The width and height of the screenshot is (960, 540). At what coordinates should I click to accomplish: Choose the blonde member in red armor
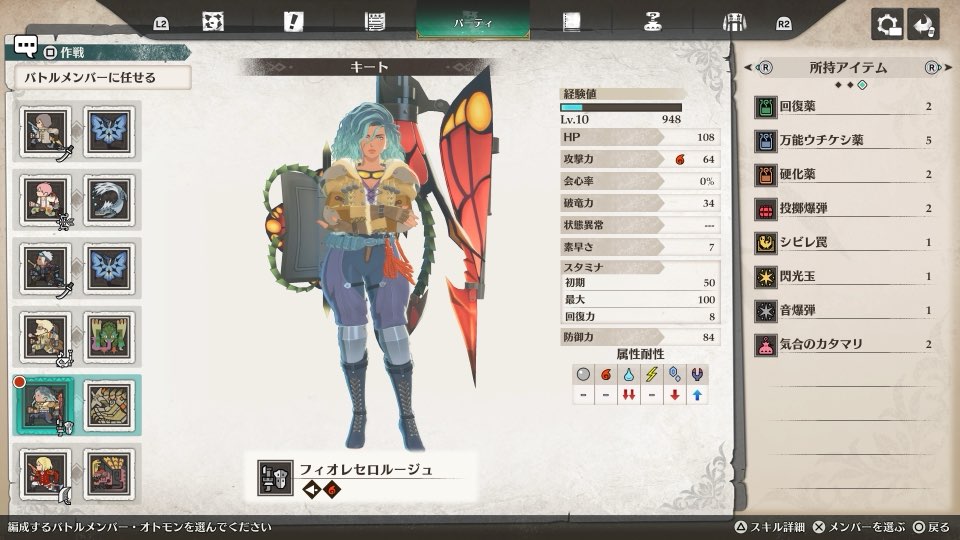pyautogui.click(x=44, y=474)
